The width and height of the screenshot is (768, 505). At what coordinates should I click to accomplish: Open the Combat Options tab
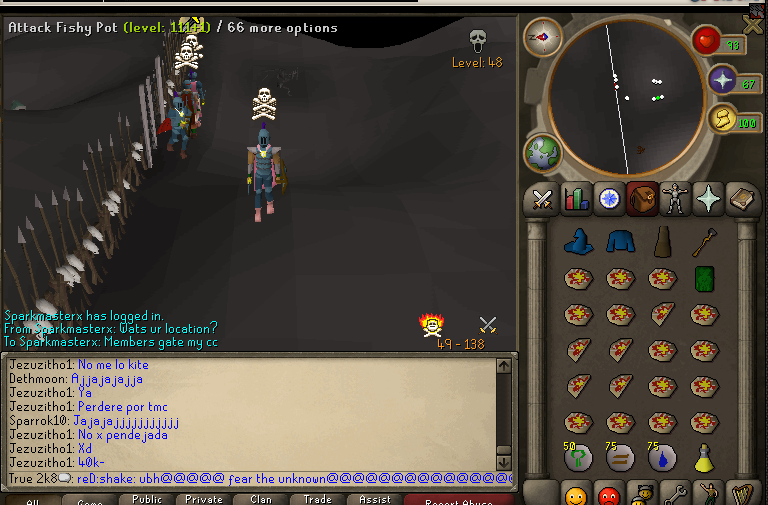click(542, 200)
